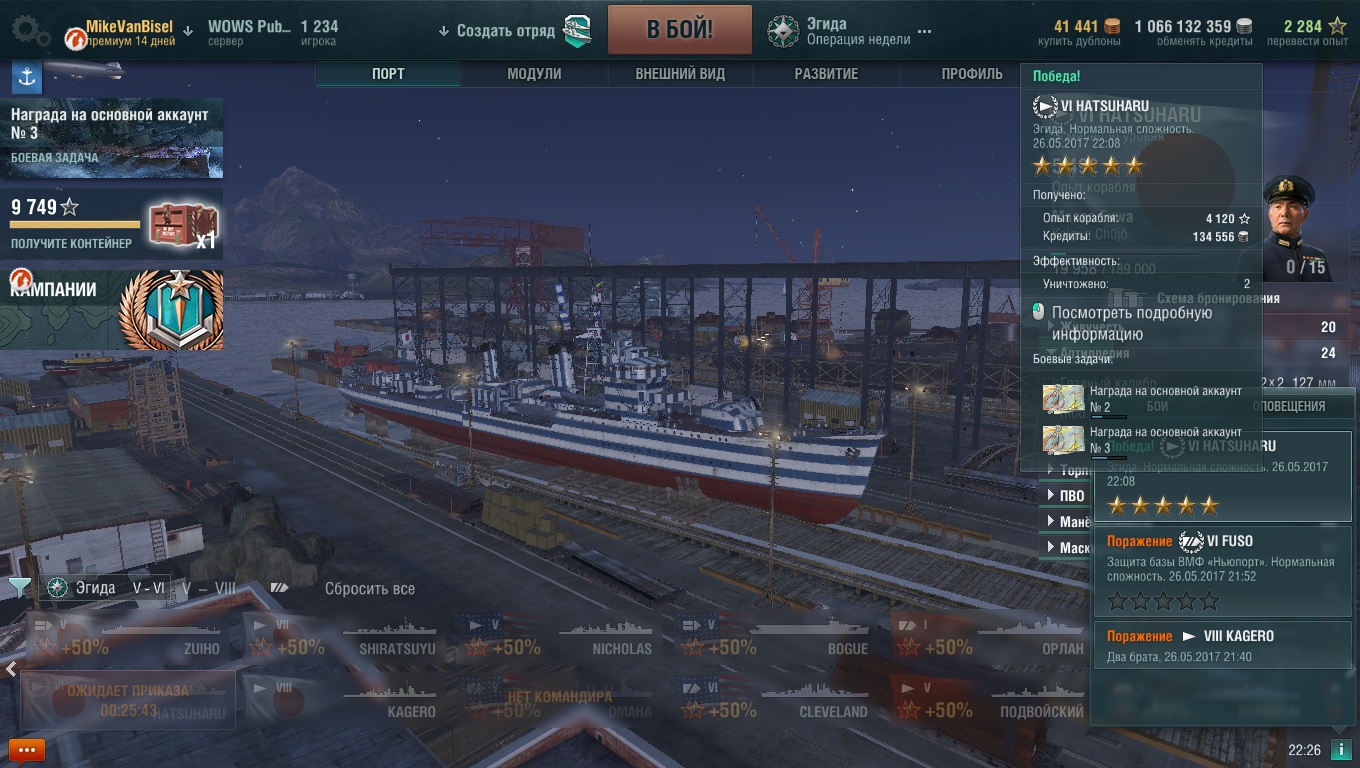The width and height of the screenshot is (1360, 768).
Task: Open the ВНЕШНИЙ ВИД tab
Action: pos(680,74)
